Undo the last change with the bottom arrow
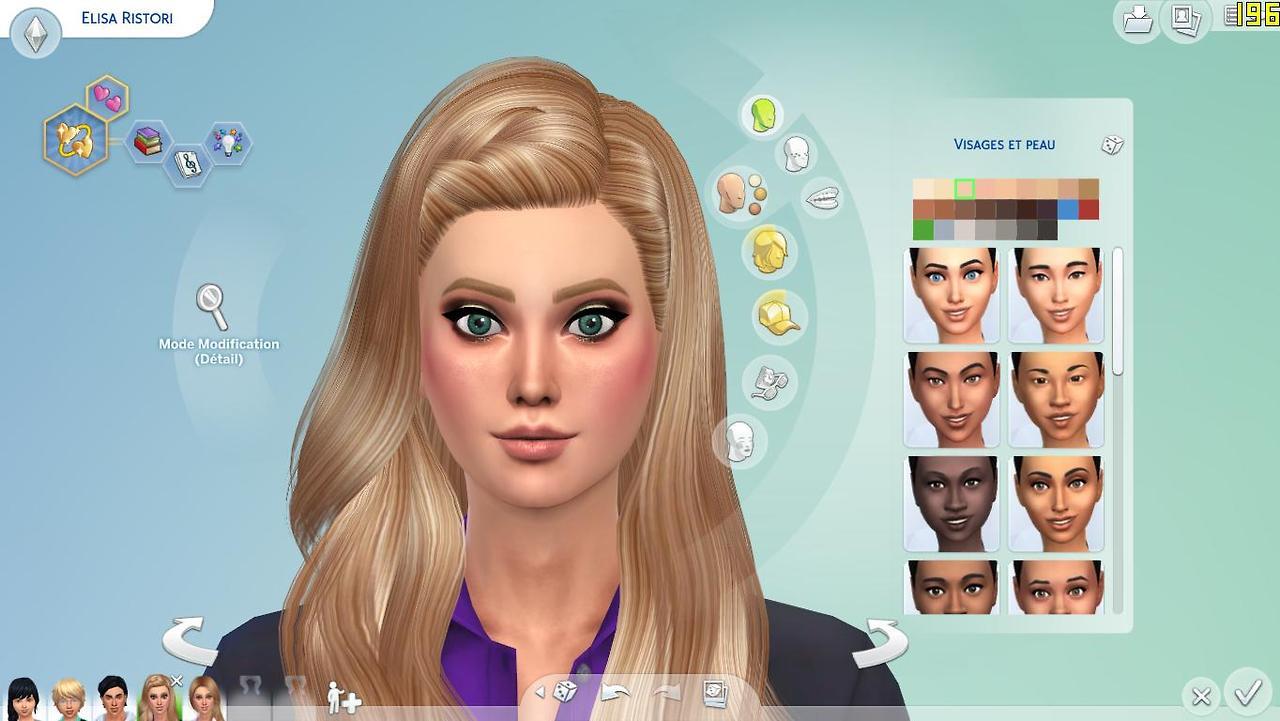Screen dimensions: 1280x721 tap(615, 692)
